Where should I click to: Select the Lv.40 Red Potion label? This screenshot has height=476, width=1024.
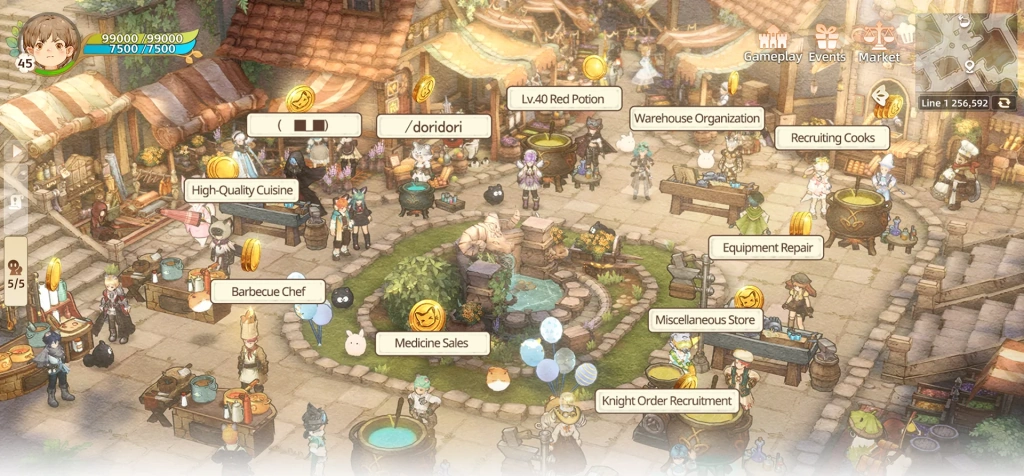[x=563, y=98]
